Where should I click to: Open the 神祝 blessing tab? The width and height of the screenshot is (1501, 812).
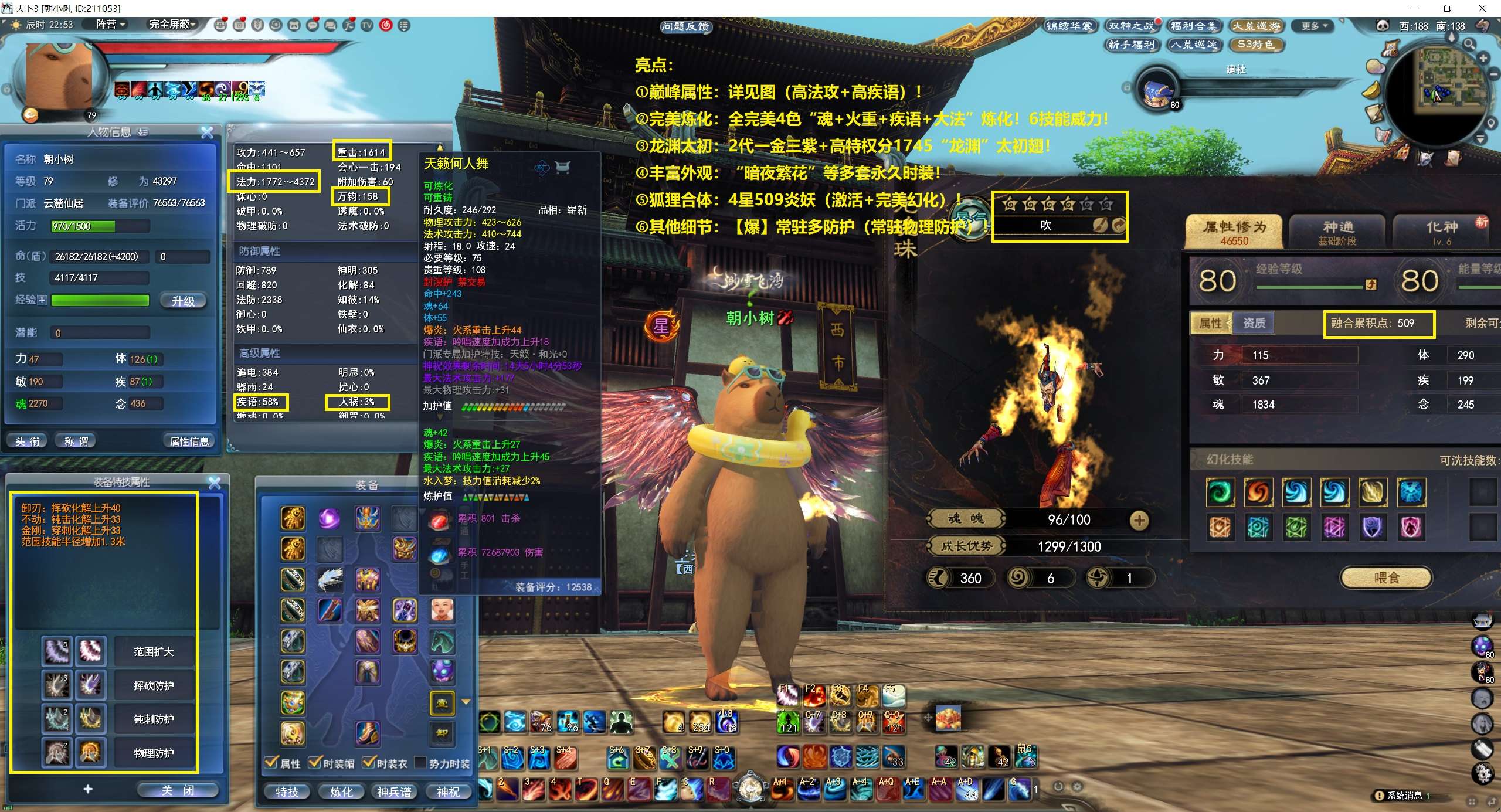point(448,791)
